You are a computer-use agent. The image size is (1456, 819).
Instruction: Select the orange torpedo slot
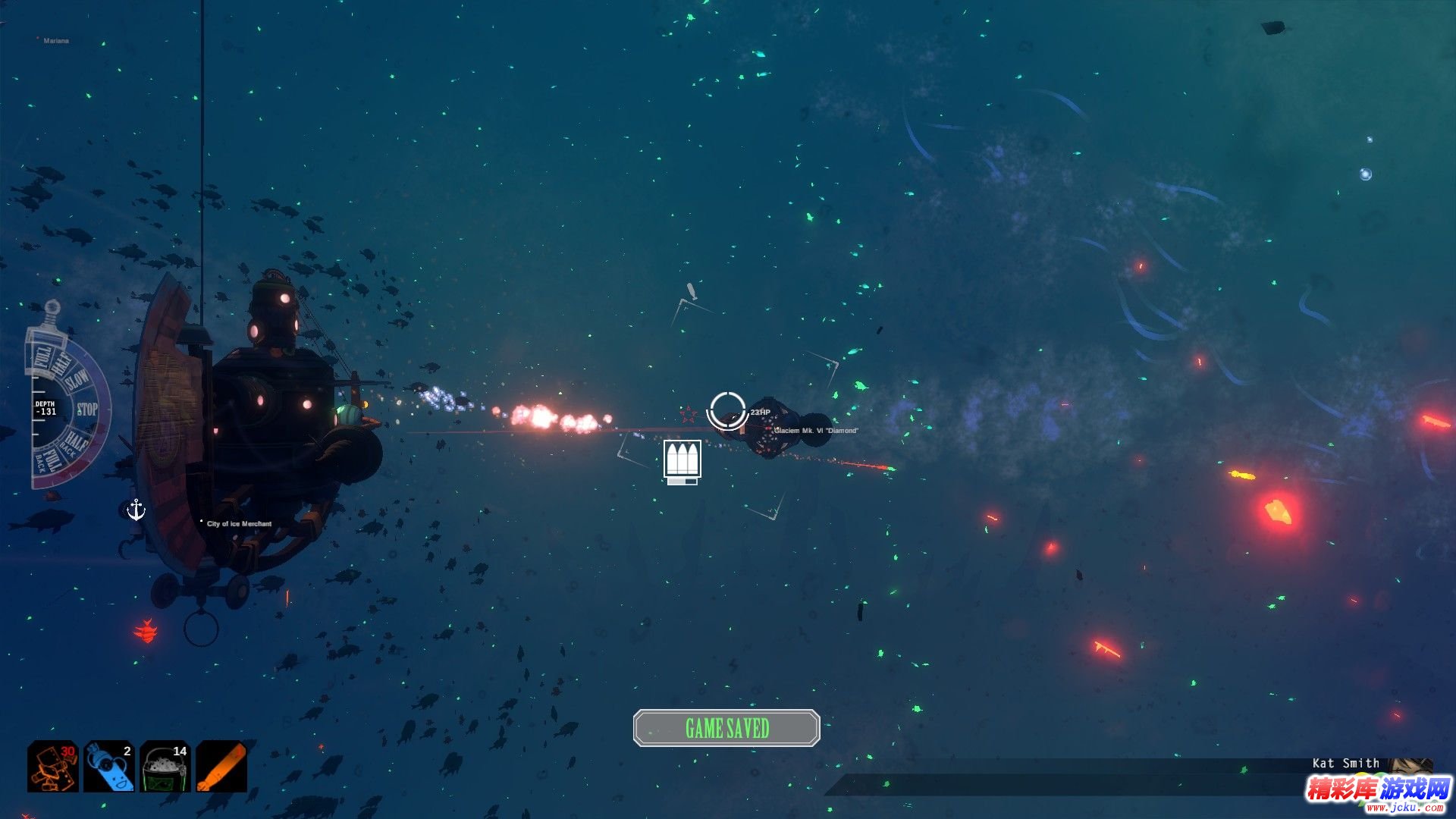point(221,767)
